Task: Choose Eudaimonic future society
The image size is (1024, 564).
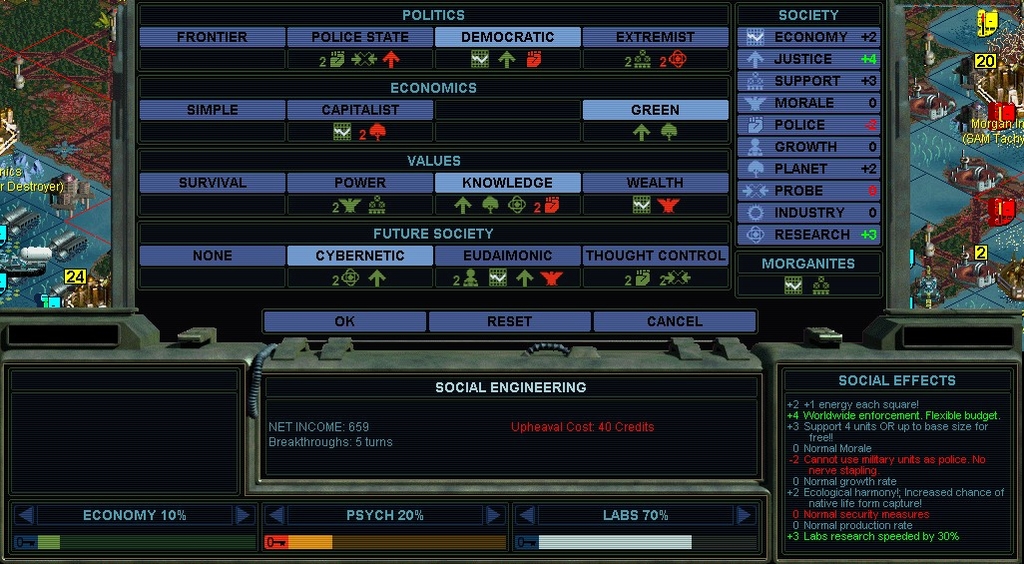Action: (507, 256)
